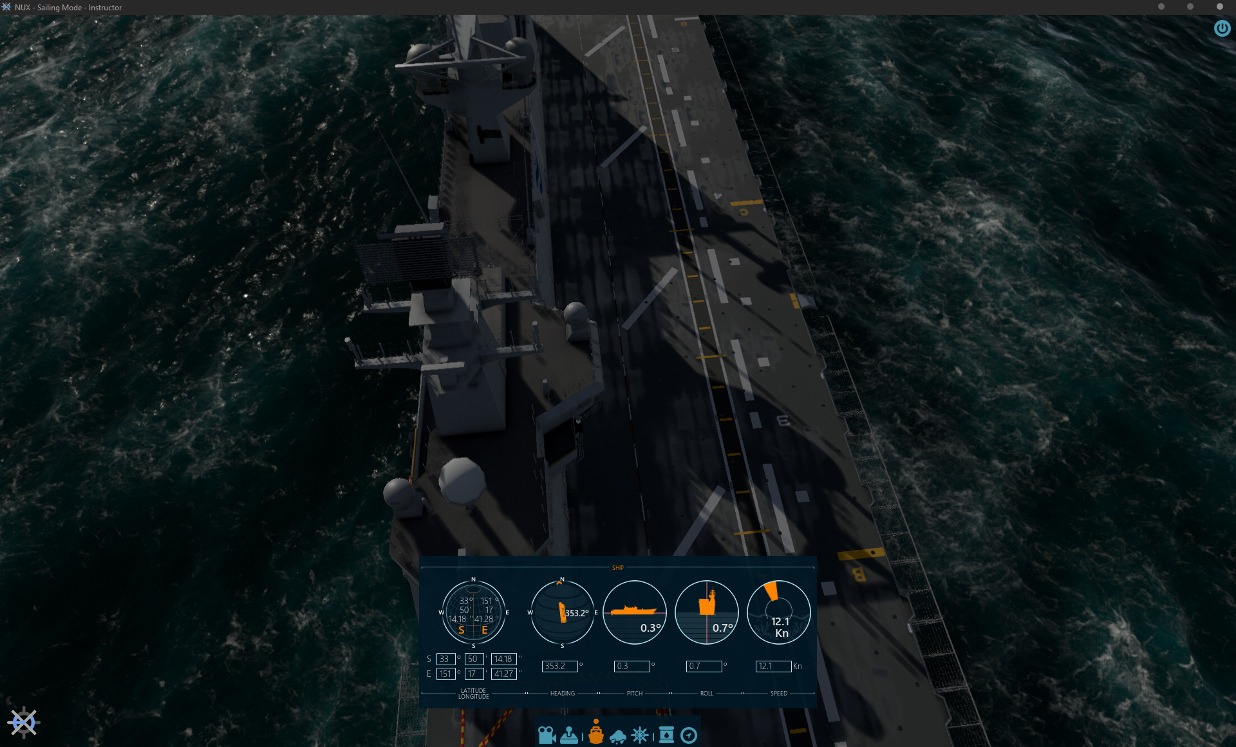Select the longitude minutes field
This screenshot has height=747, width=1236.
tap(474, 673)
